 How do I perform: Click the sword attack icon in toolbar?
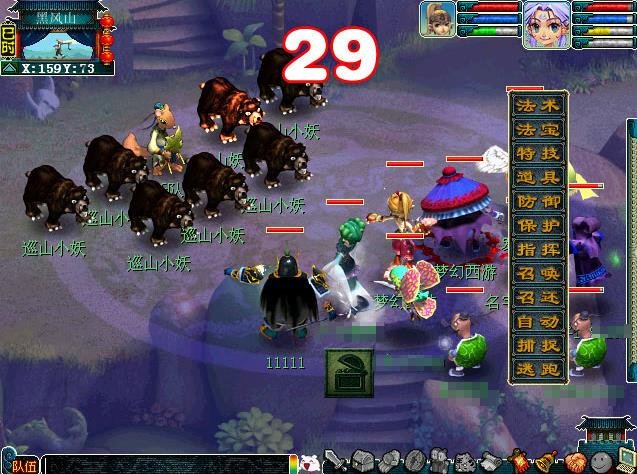336,463
